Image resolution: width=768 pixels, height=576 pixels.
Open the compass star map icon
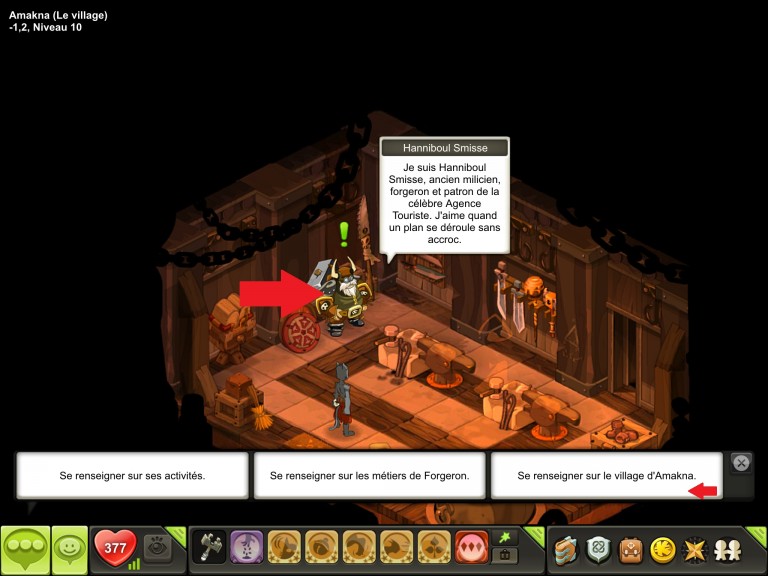[693, 549]
